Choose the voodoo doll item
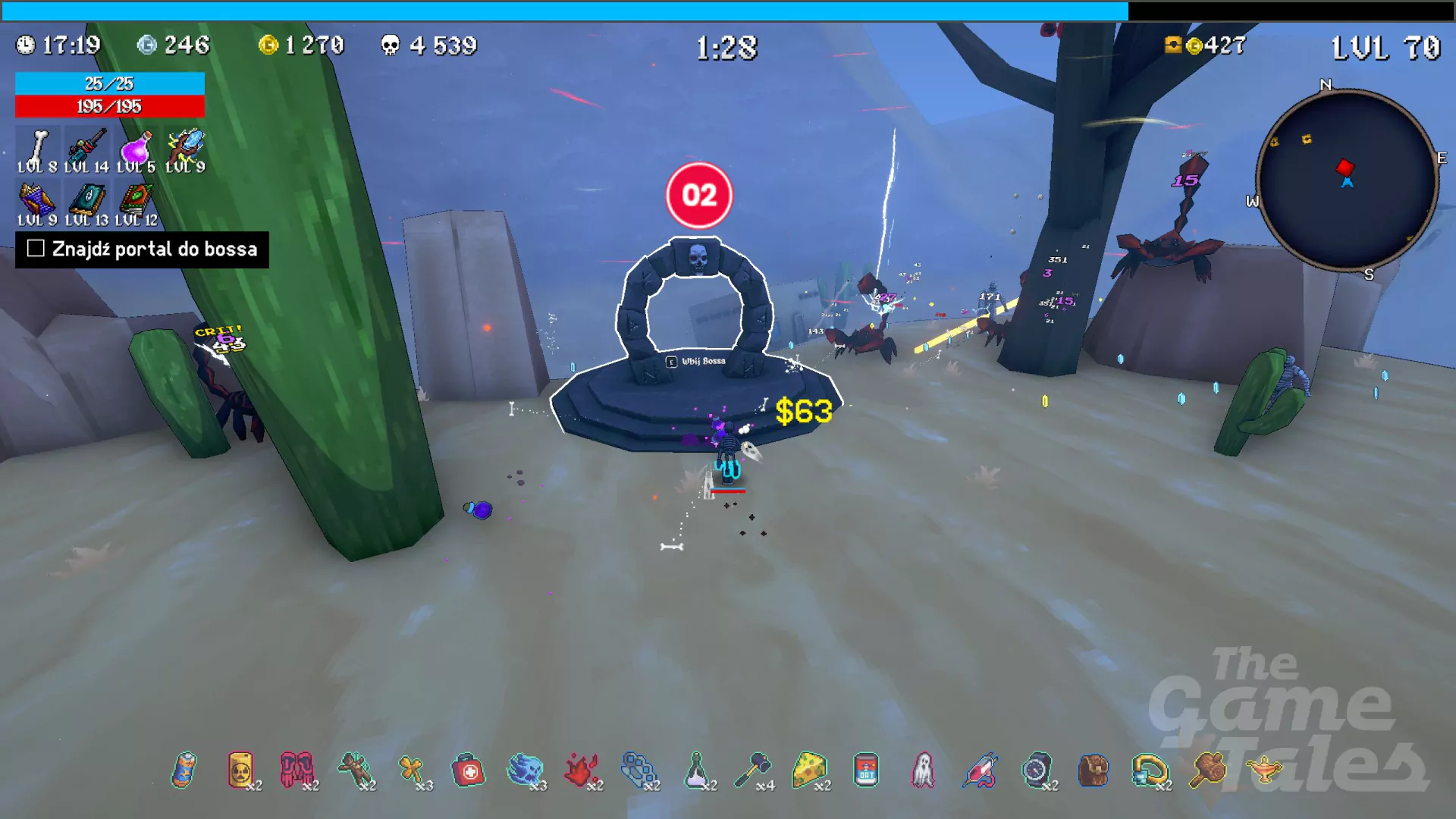Screen dimensions: 1456x819 pos(354,770)
